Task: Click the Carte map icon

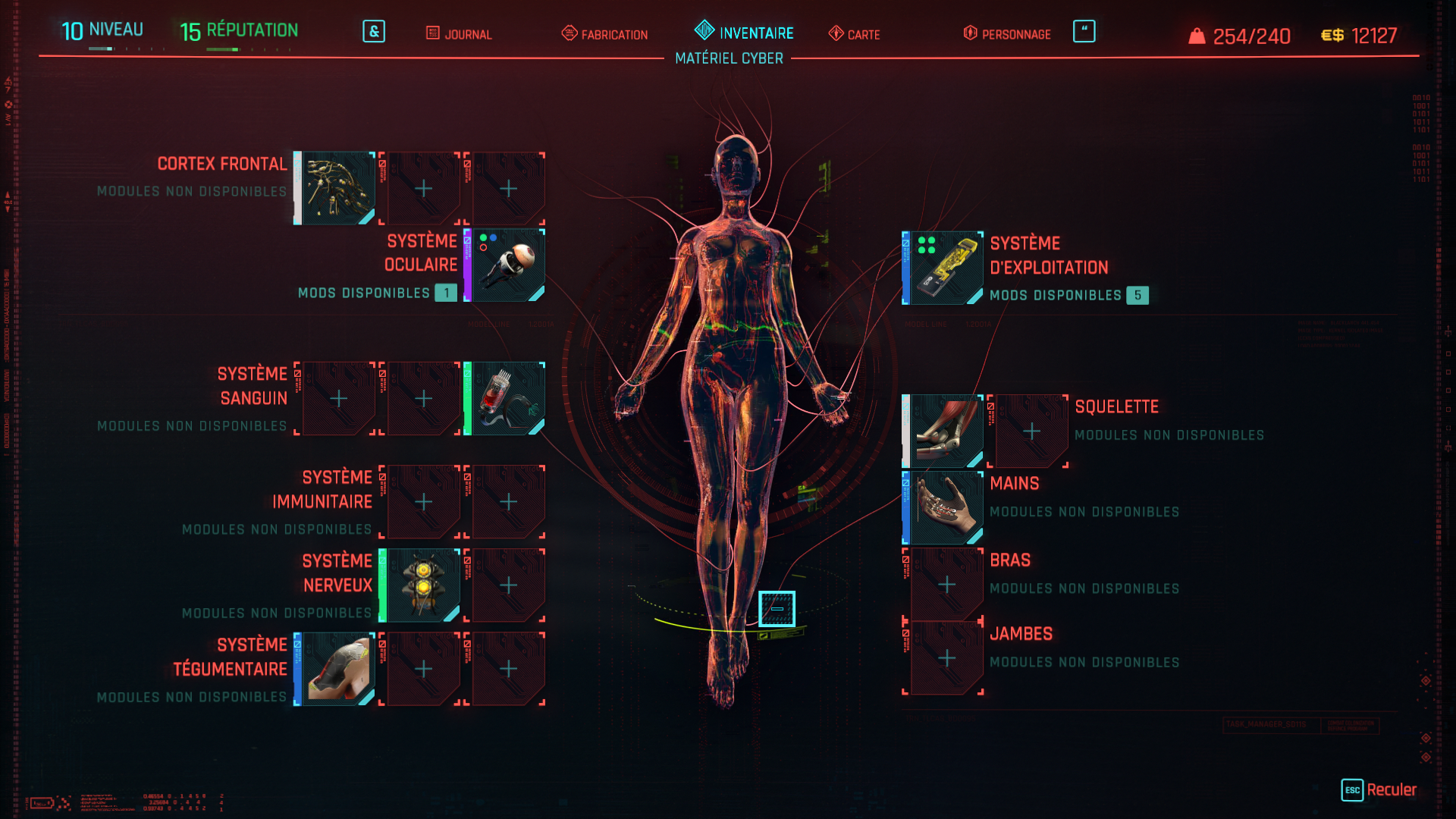Action: [x=835, y=33]
